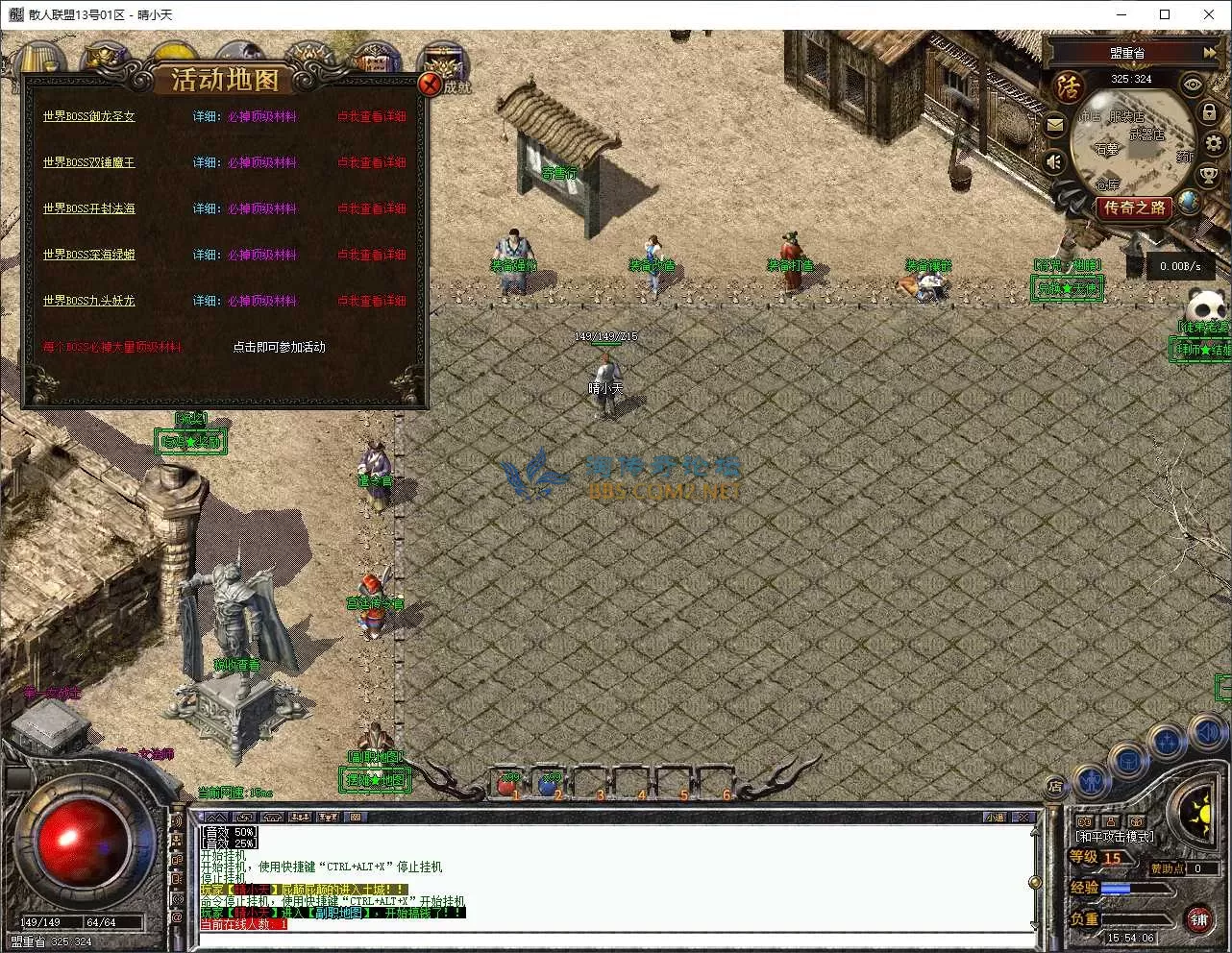Choose the 世界BOSS开封法海 entry
Screen dimensions: 1232x953
[x=88, y=208]
